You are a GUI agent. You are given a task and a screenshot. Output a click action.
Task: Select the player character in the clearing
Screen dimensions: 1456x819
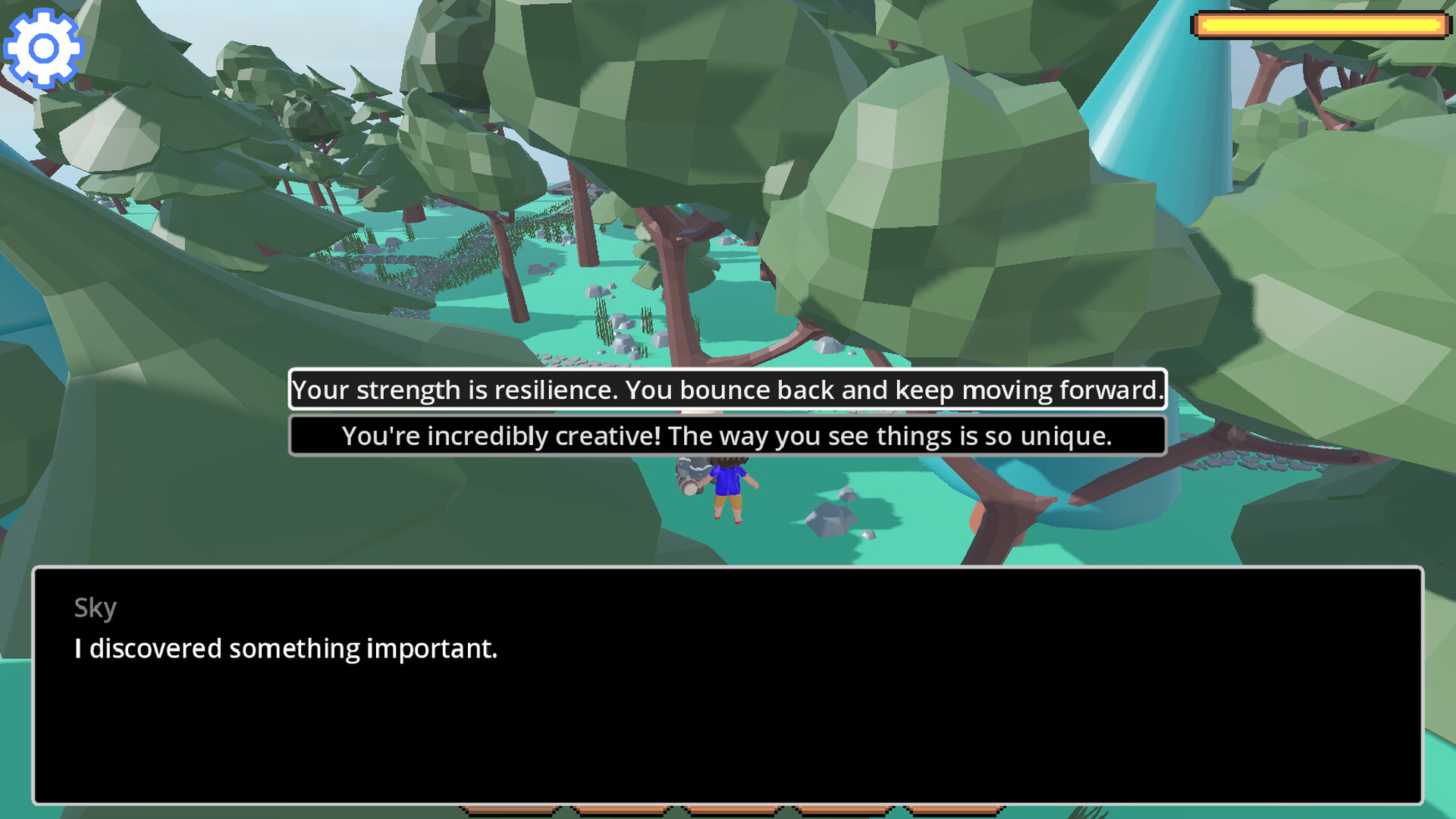click(x=730, y=489)
